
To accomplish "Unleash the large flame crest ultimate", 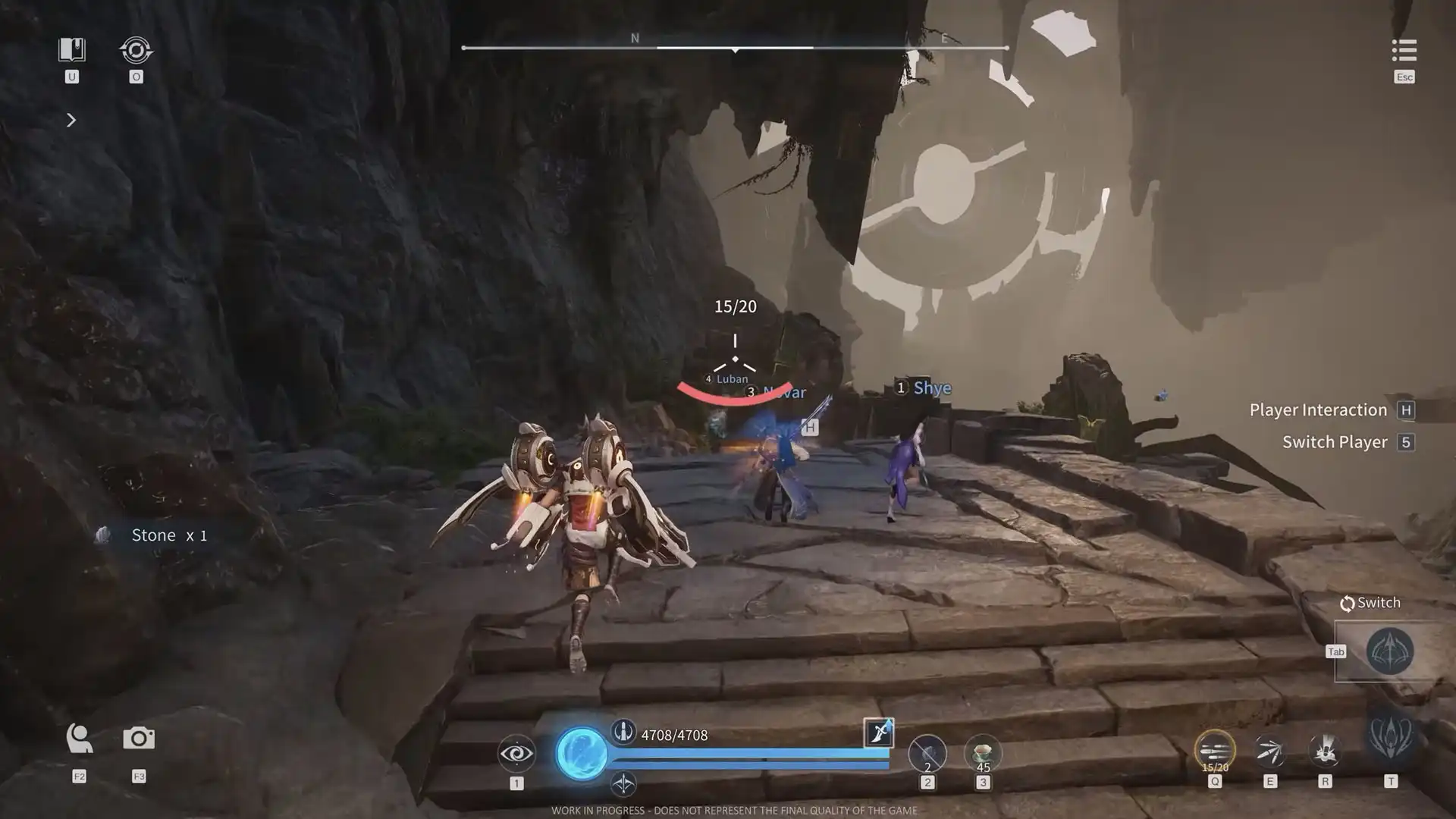I will click(x=1391, y=736).
